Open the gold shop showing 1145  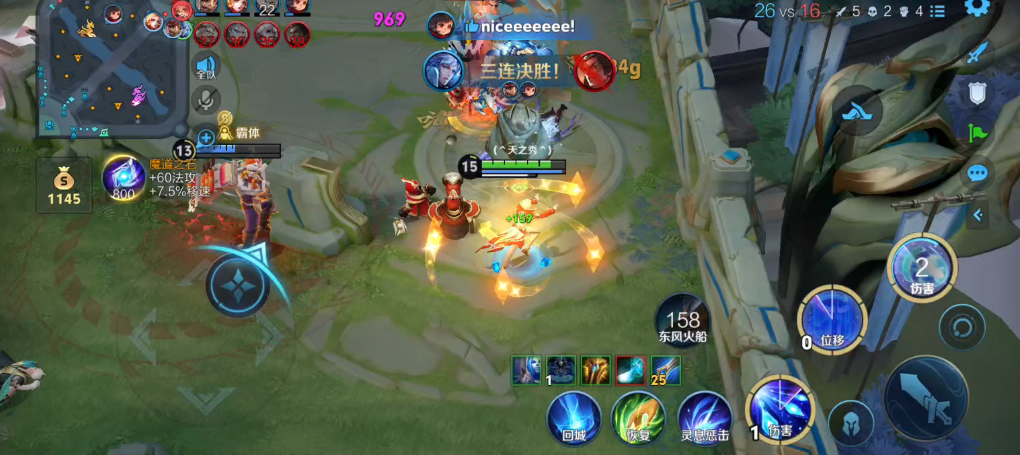pyautogui.click(x=64, y=186)
